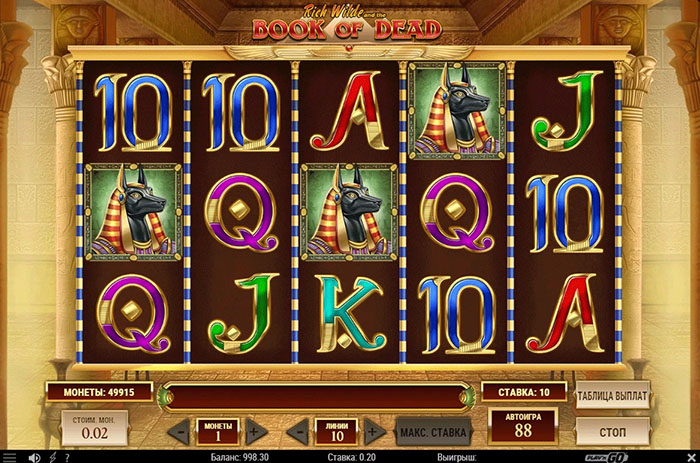Image resolution: width=700 pixels, height=463 pixels.
Task: Open the paytable (Таблица выплат)
Action: point(612,396)
